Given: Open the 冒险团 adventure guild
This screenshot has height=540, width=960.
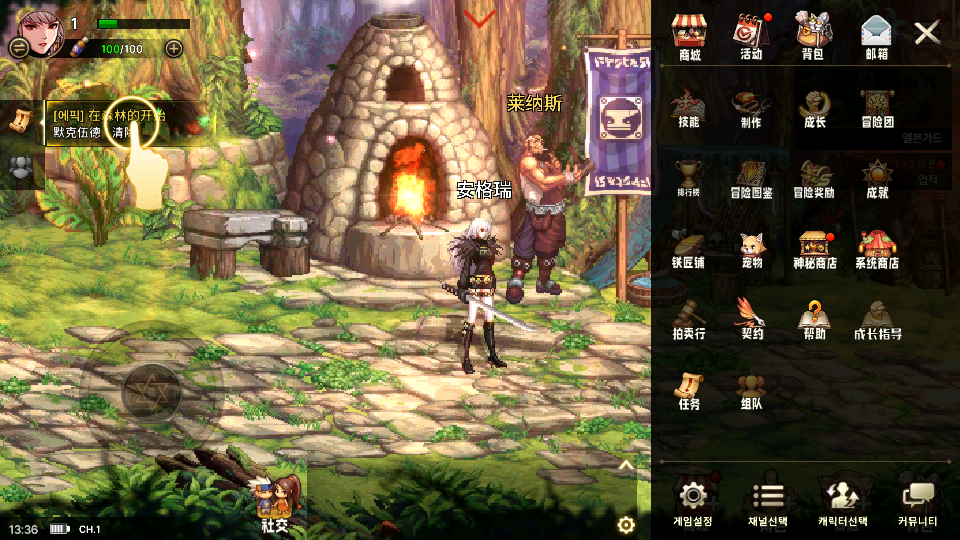Looking at the screenshot, I should click(x=876, y=106).
